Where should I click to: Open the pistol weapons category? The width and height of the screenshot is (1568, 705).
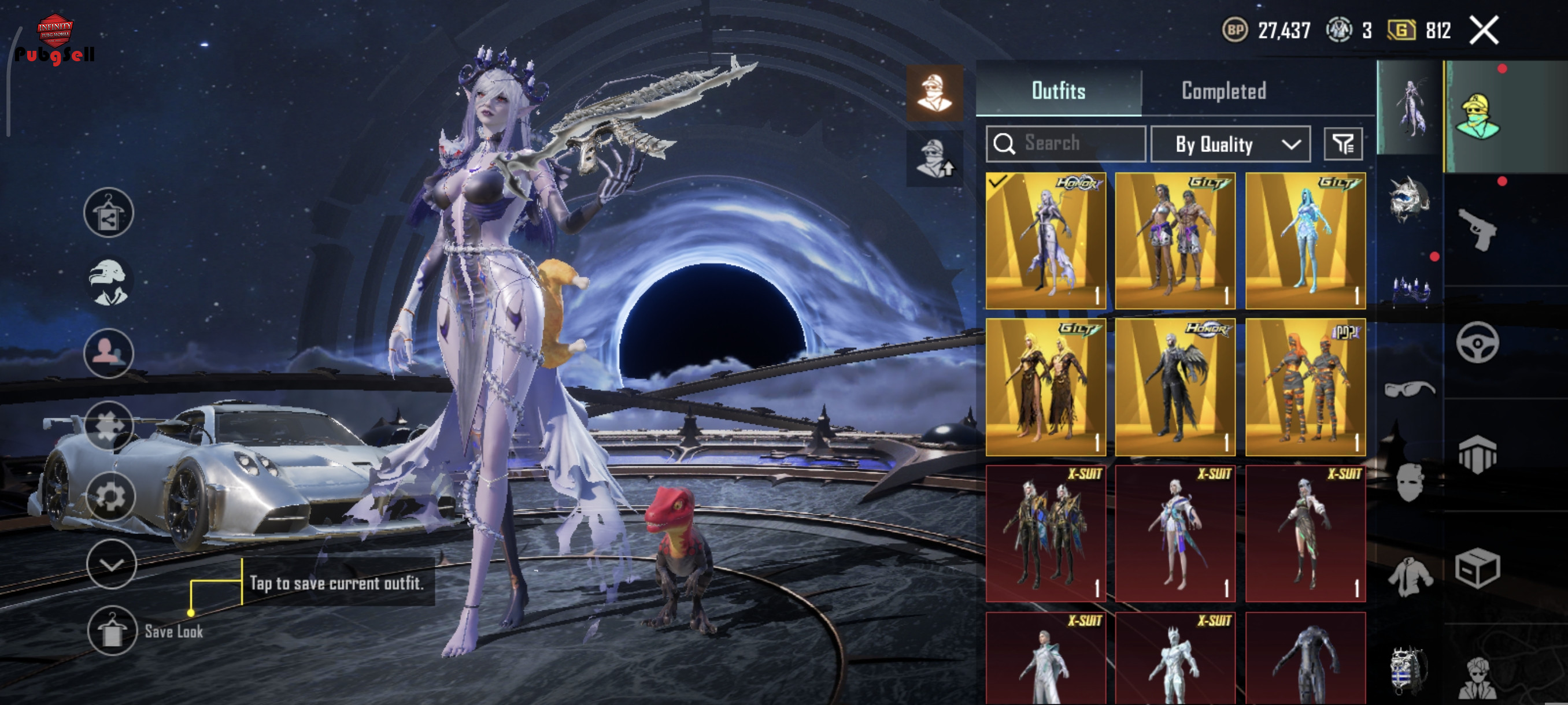(x=1477, y=229)
